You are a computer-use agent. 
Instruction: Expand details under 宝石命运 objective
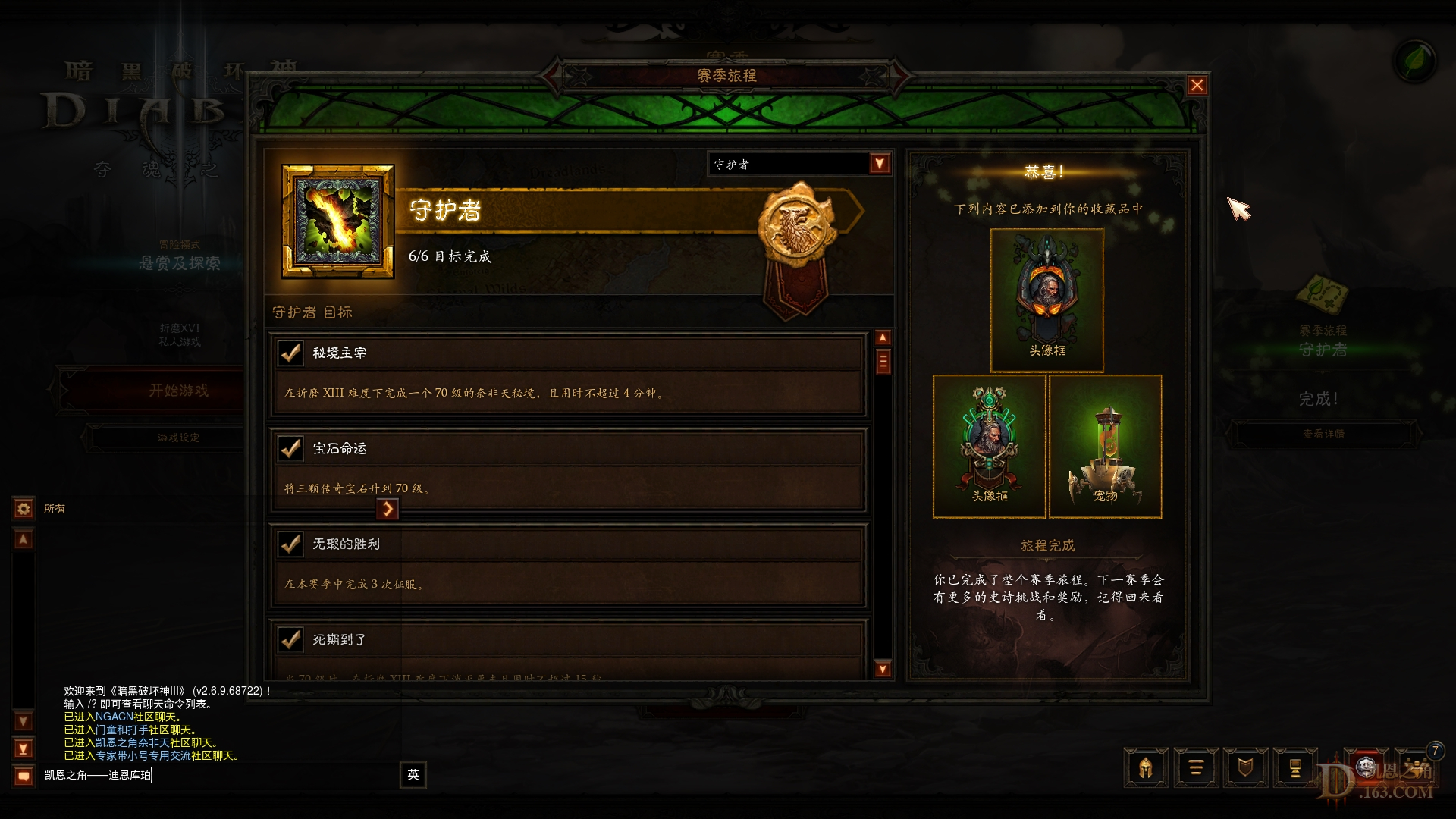click(389, 509)
